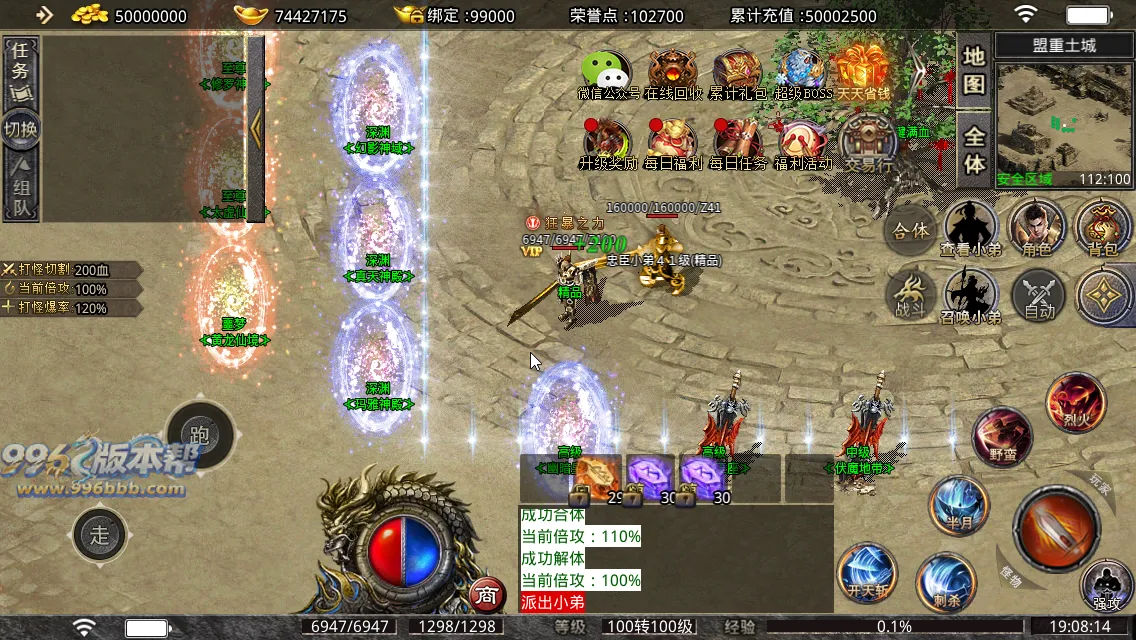The image size is (1136, 640).
Task: Summon follower with 召唤小弟 button
Action: (971, 298)
